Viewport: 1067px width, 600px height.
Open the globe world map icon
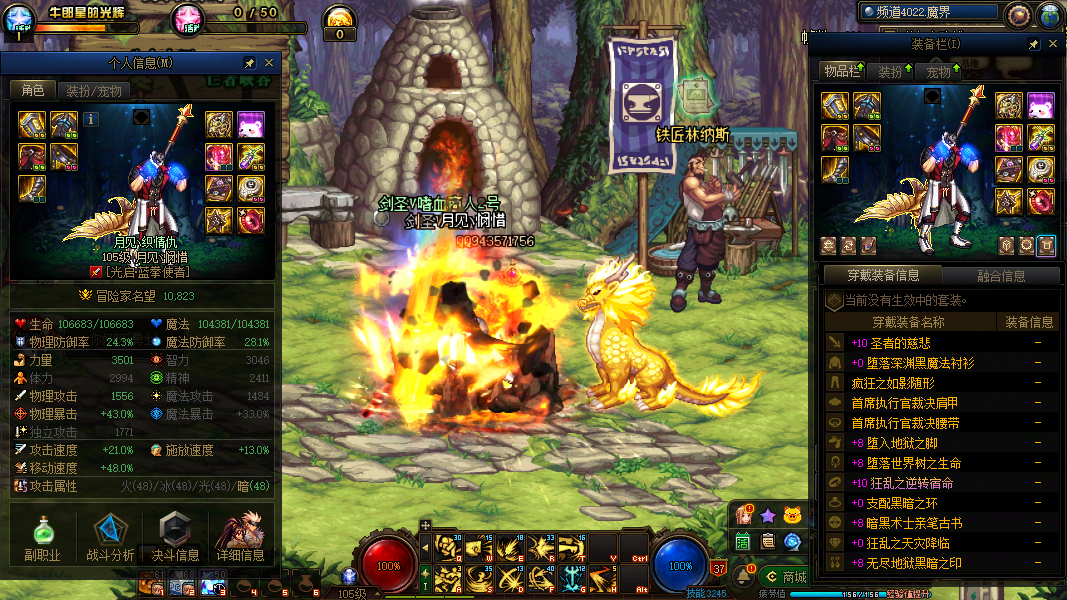(x=1049, y=14)
